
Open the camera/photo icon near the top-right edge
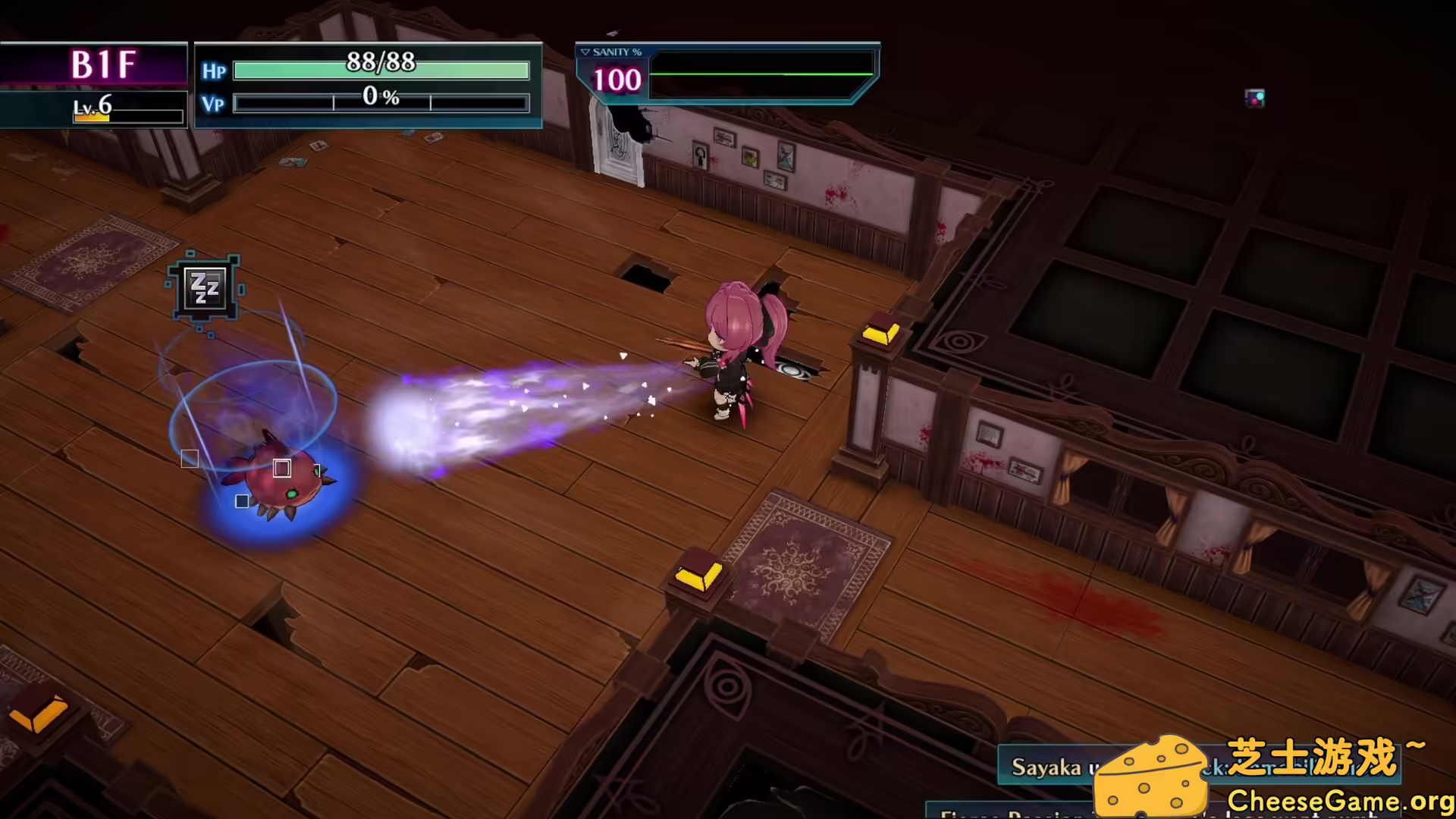click(x=1256, y=97)
